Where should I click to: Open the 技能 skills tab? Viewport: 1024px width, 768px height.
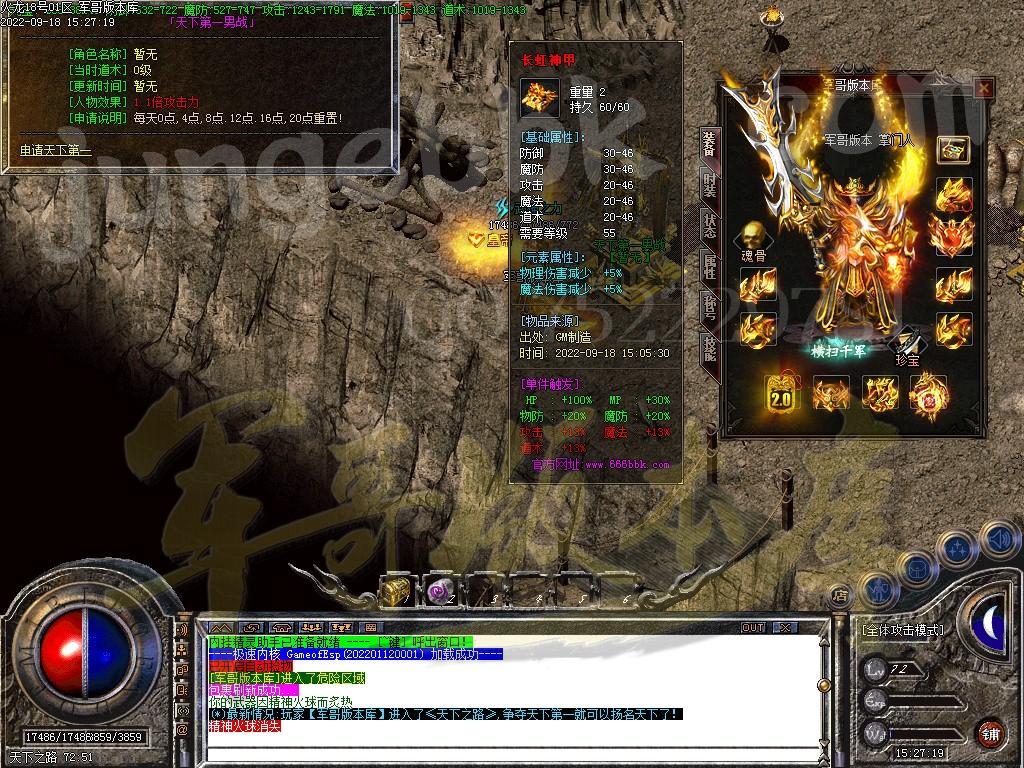coord(709,347)
